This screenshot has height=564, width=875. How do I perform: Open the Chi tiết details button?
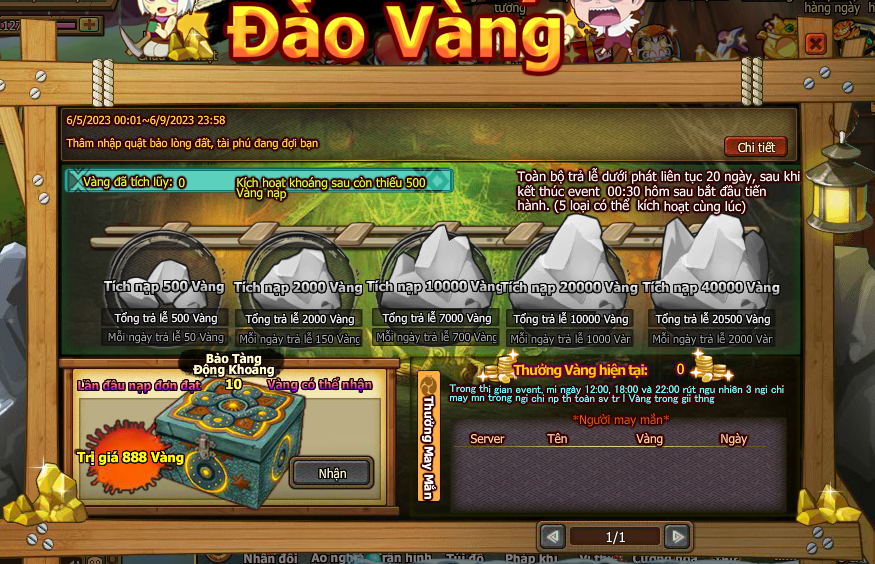(755, 147)
